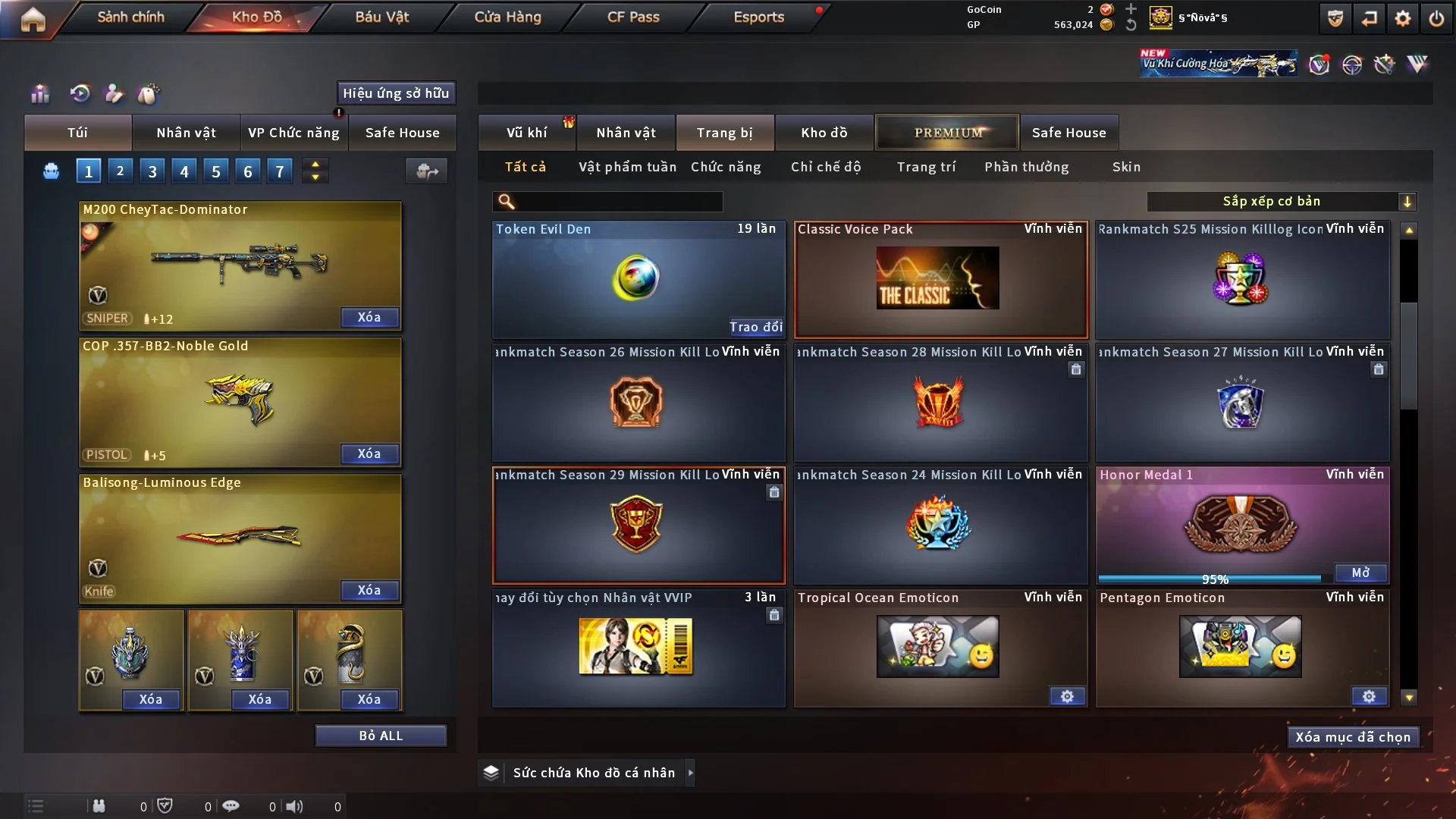Open the Cửa Hàng shop menu
Screen dimensions: 1456x819
coord(507,17)
